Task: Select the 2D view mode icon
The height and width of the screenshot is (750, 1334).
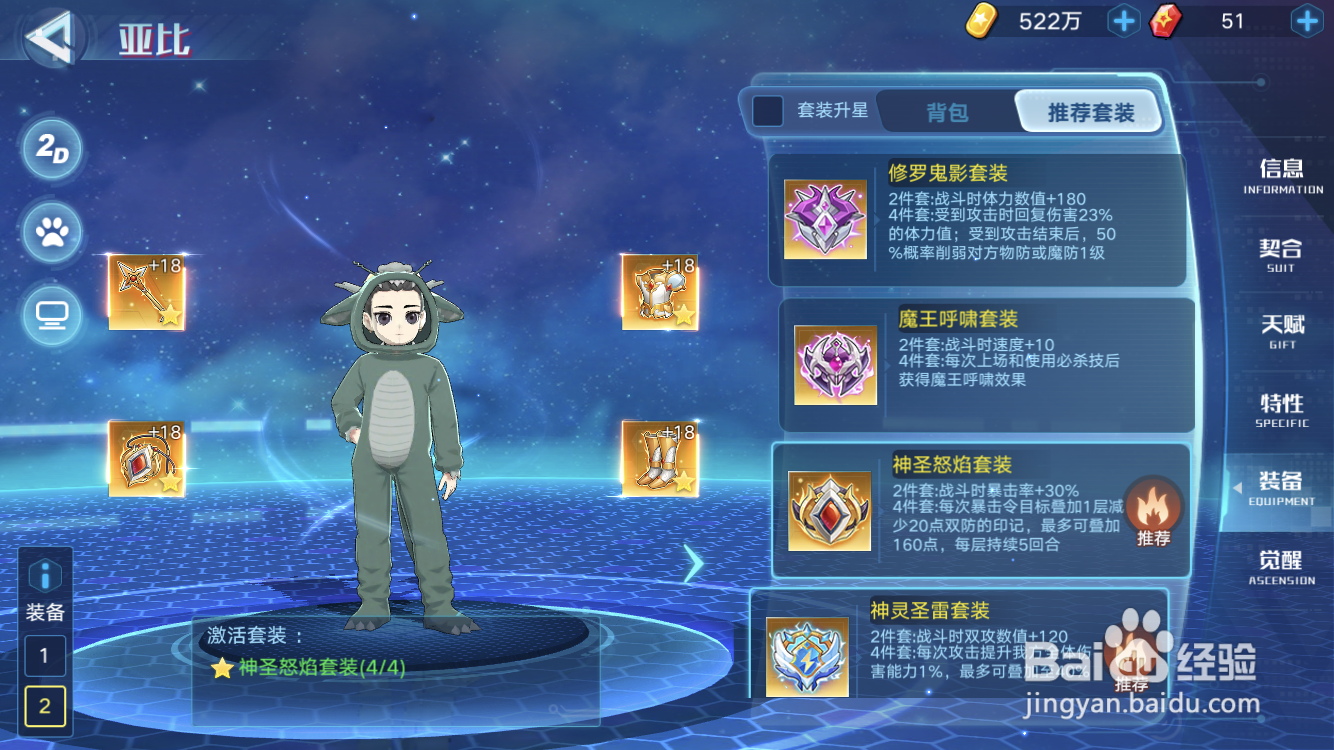Action: point(51,150)
